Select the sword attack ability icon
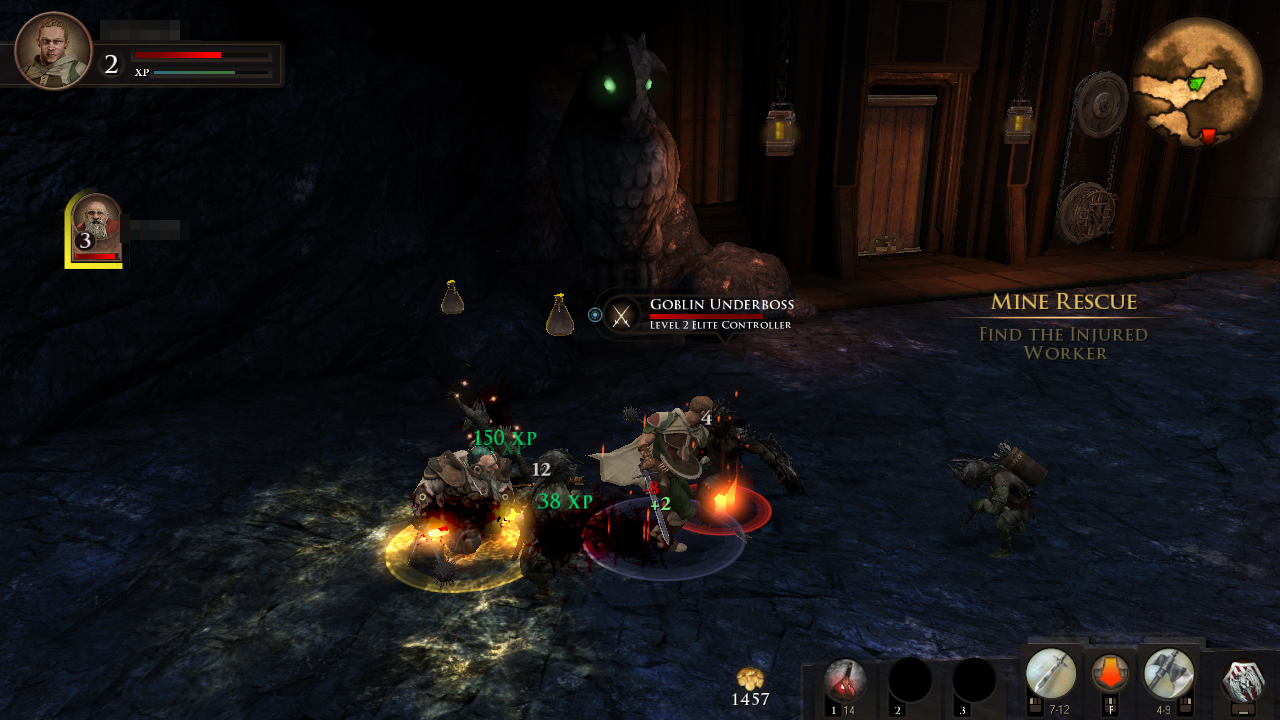The image size is (1280, 720). click(x=1050, y=673)
